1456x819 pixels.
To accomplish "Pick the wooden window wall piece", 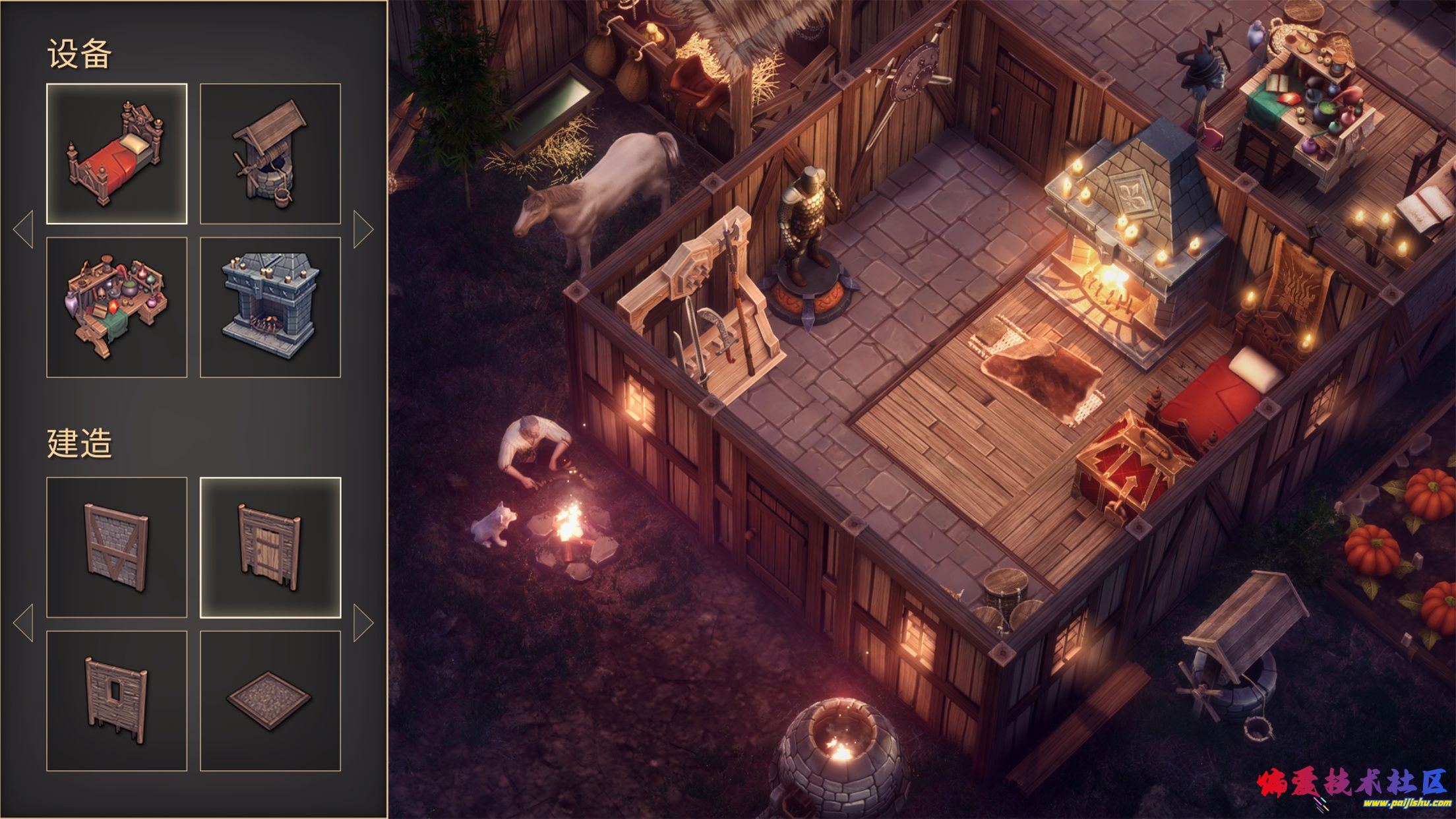I will tap(117, 701).
